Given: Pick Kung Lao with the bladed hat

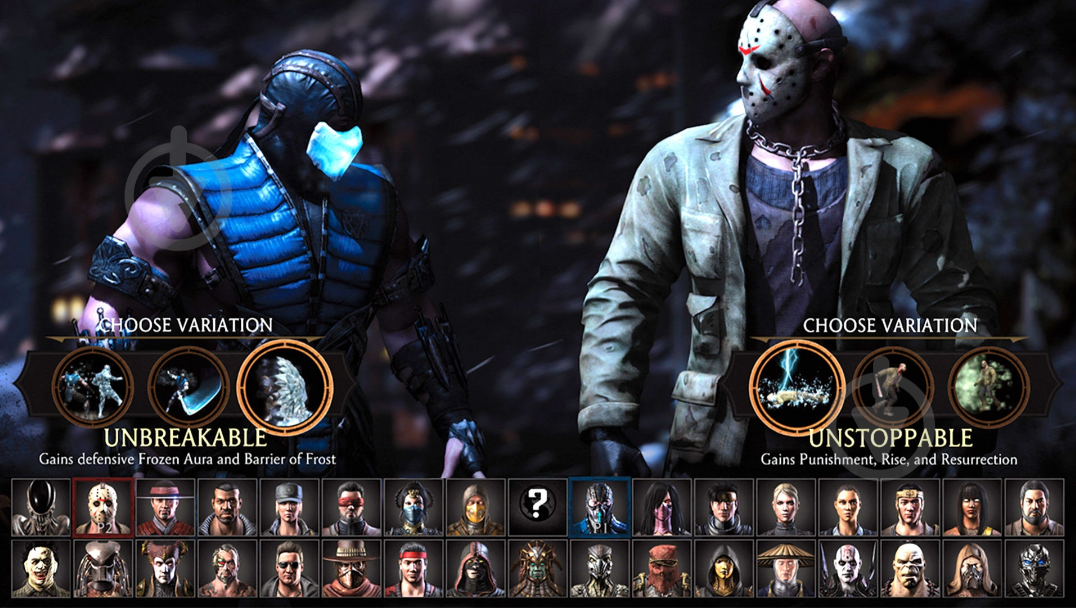Looking at the screenshot, I should coord(165,507).
